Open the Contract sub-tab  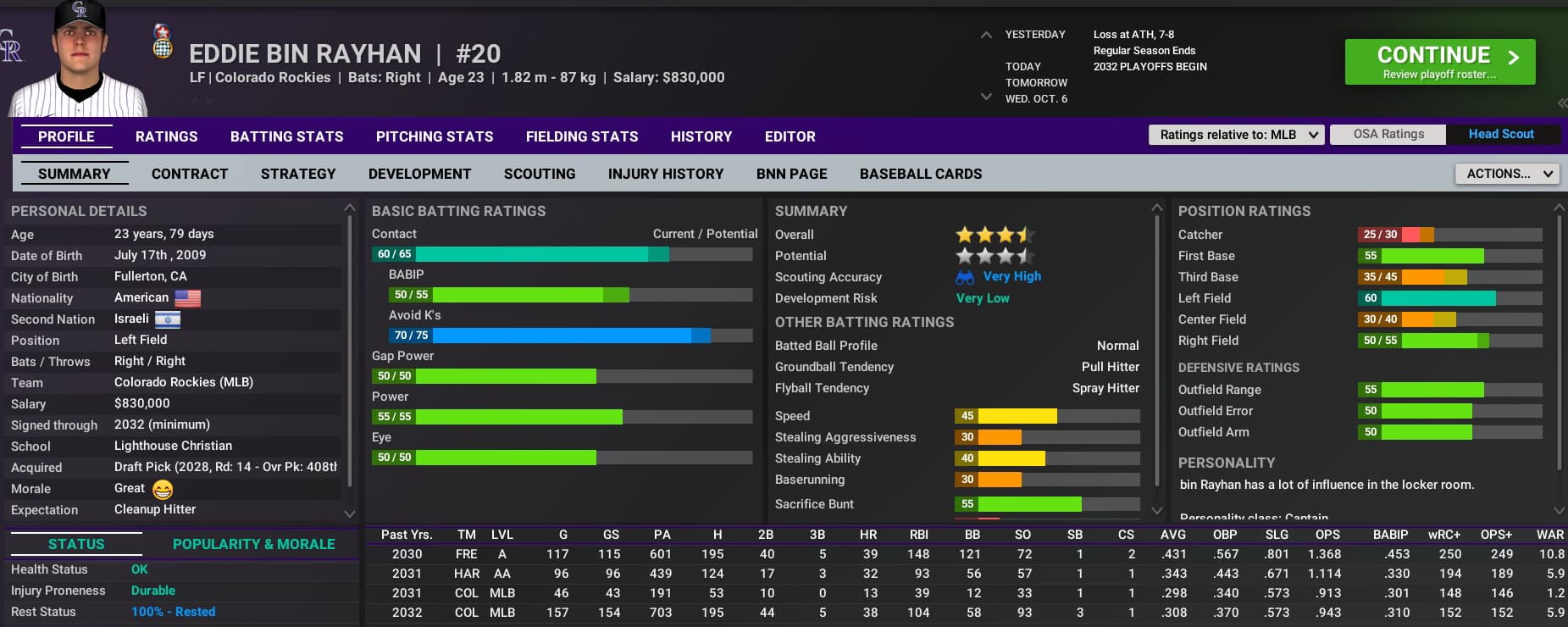(x=190, y=174)
